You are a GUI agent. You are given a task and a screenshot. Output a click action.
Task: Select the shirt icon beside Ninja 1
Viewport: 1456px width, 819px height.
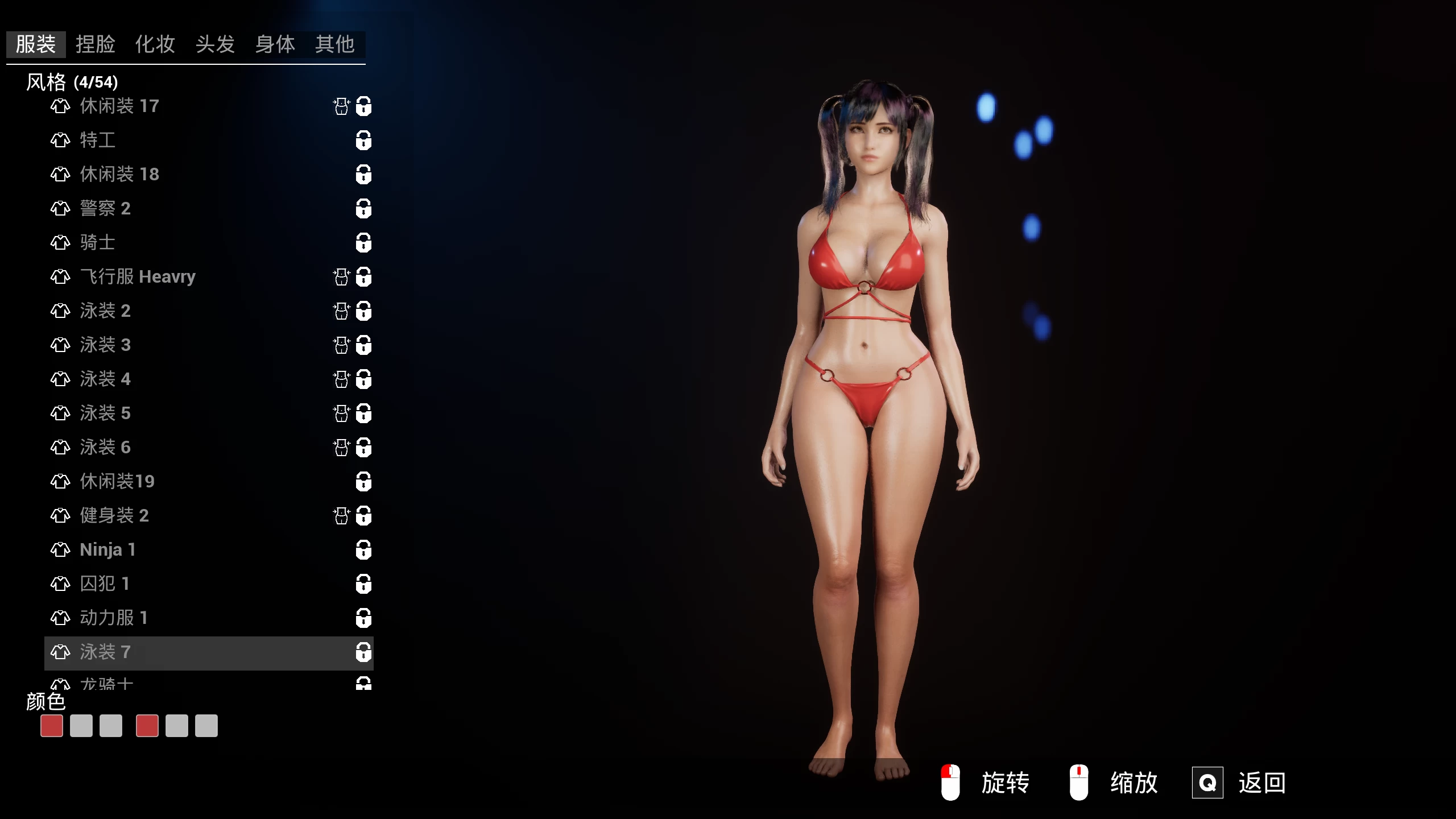tap(60, 550)
